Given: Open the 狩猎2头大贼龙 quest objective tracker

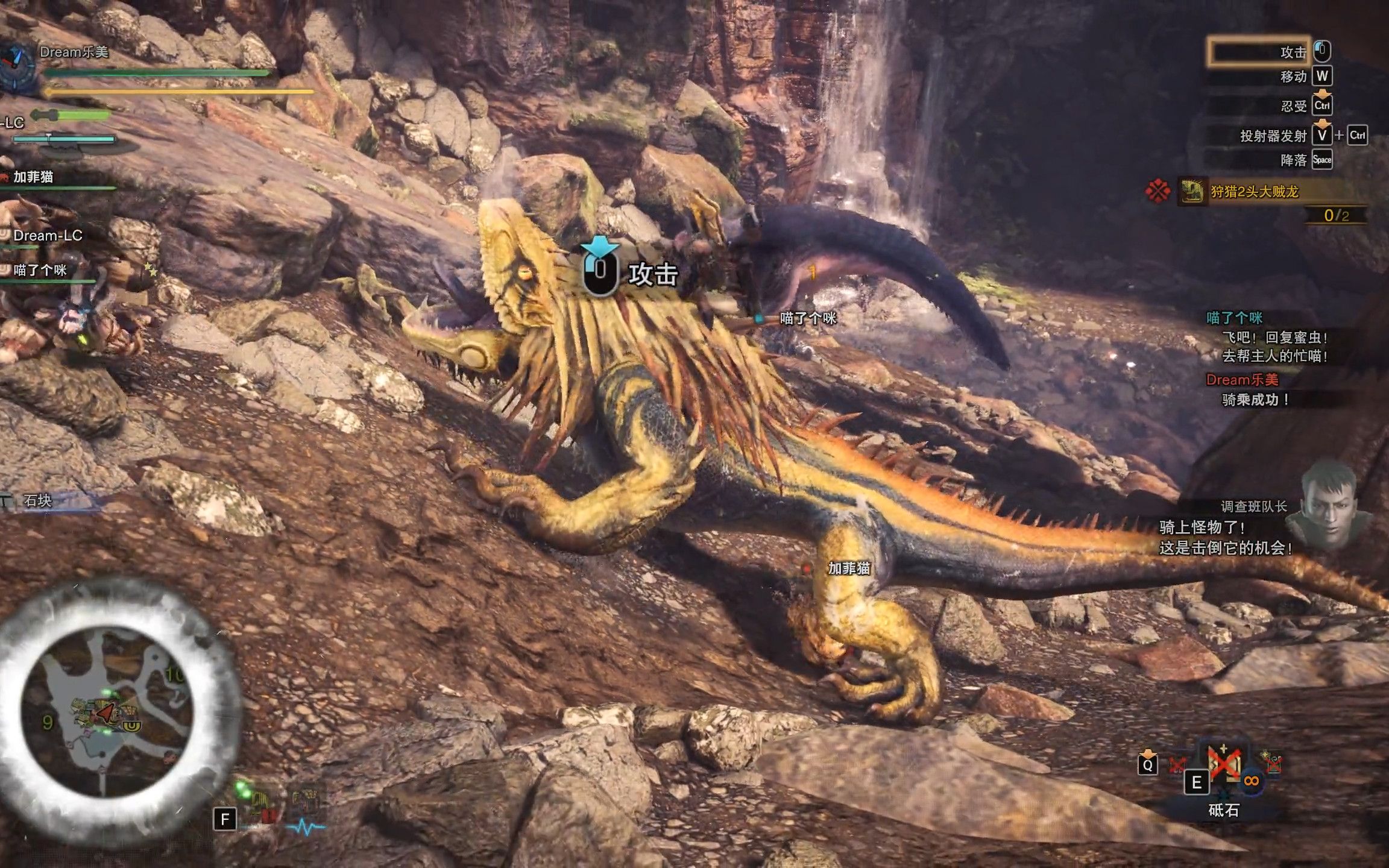Looking at the screenshot, I should click(1254, 192).
